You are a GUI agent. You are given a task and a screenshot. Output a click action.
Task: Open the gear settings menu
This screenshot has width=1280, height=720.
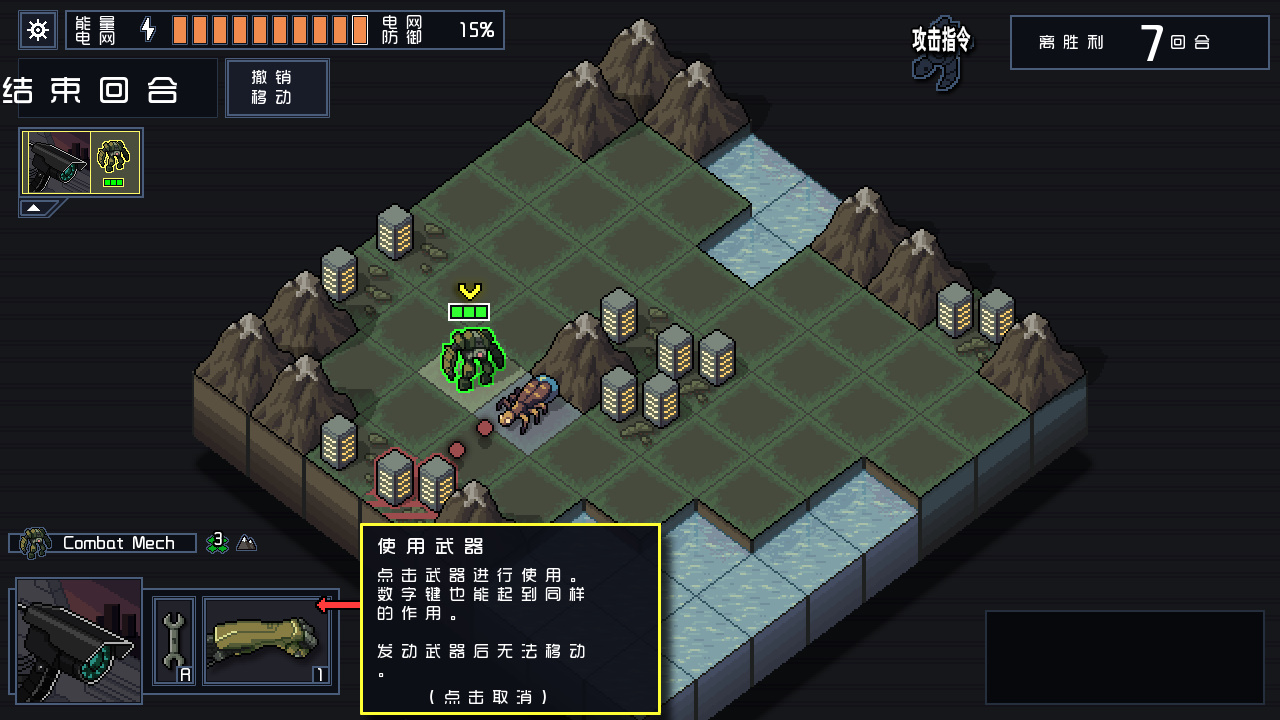pyautogui.click(x=38, y=30)
